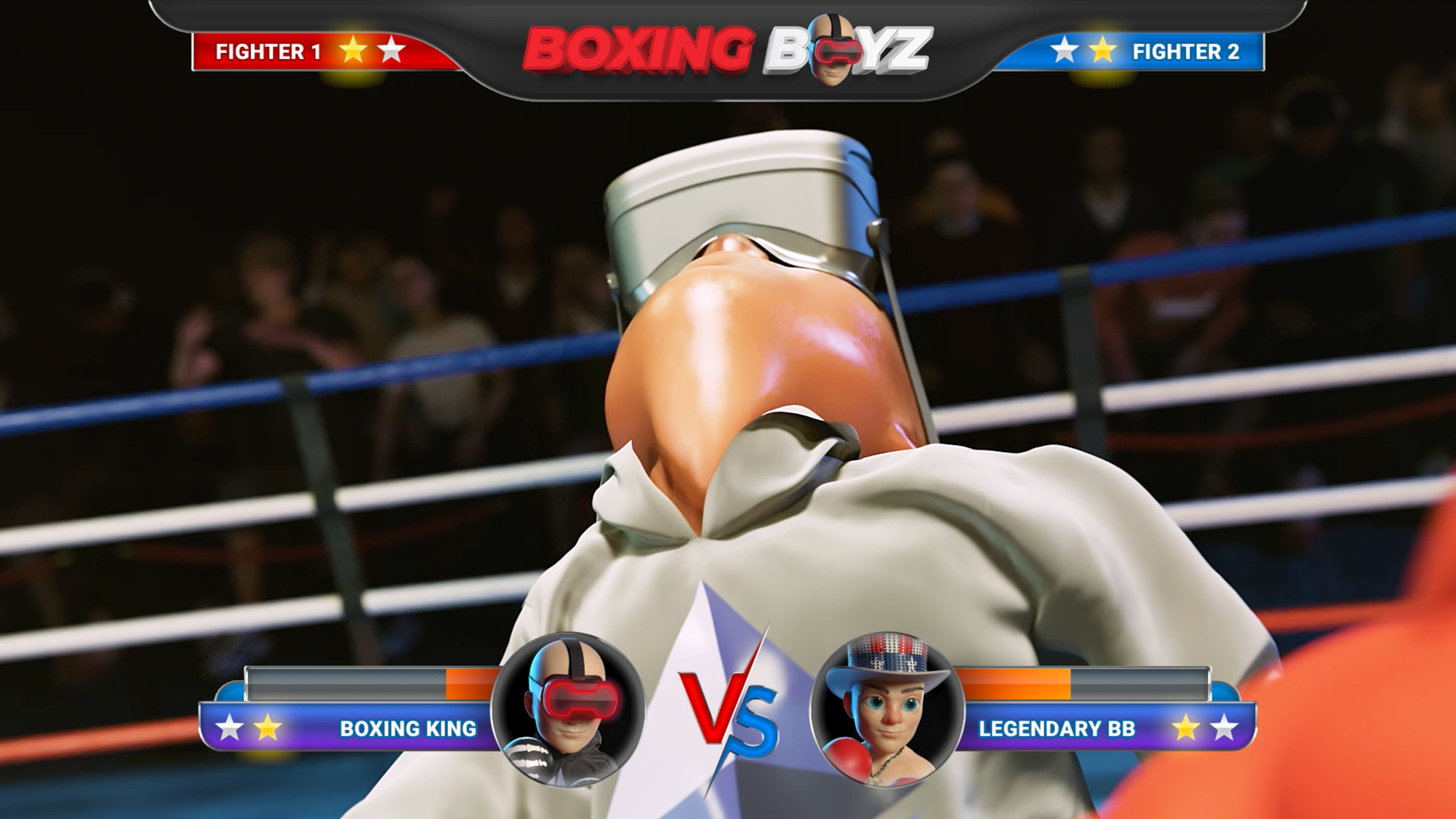This screenshot has height=819, width=1456.
Task: Click the Fighter 1 red banner
Action: pyautogui.click(x=318, y=52)
